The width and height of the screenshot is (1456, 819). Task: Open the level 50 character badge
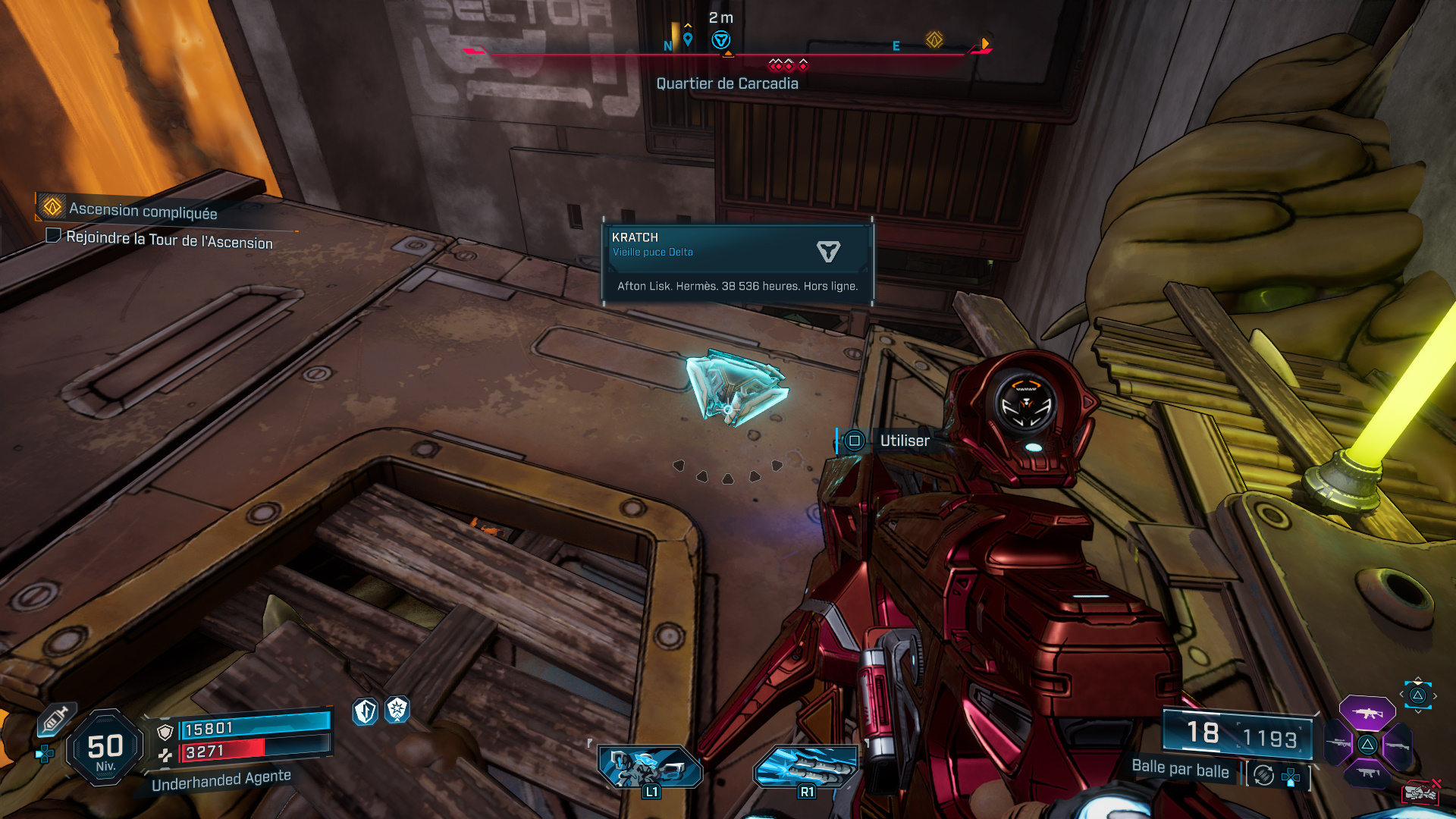[x=105, y=748]
